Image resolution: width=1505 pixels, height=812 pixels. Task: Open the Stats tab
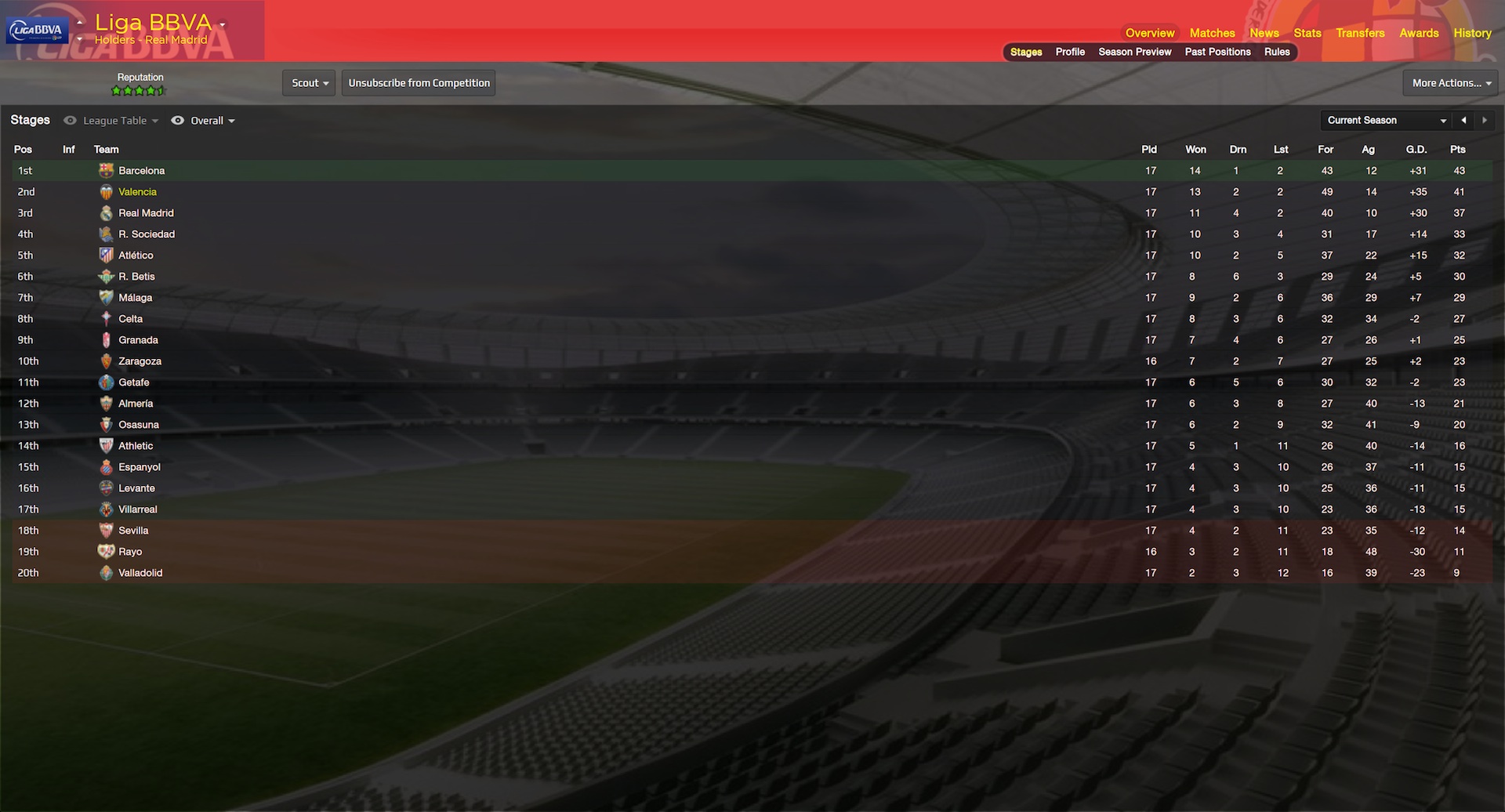[1307, 33]
